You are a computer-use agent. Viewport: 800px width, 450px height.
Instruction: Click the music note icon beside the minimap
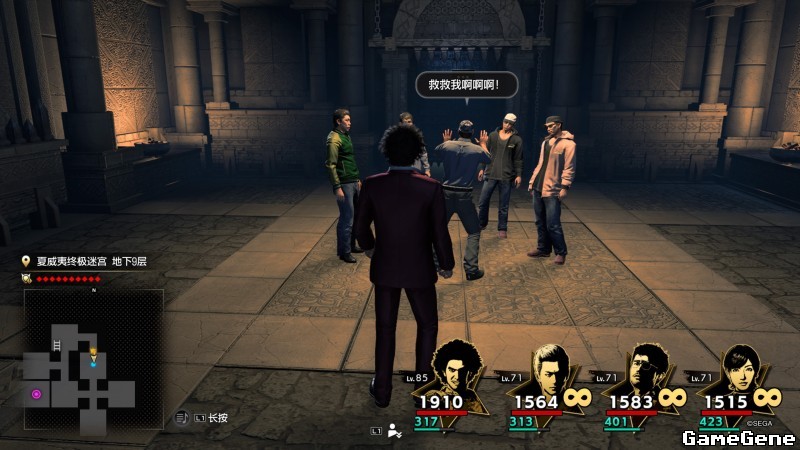coord(182,417)
